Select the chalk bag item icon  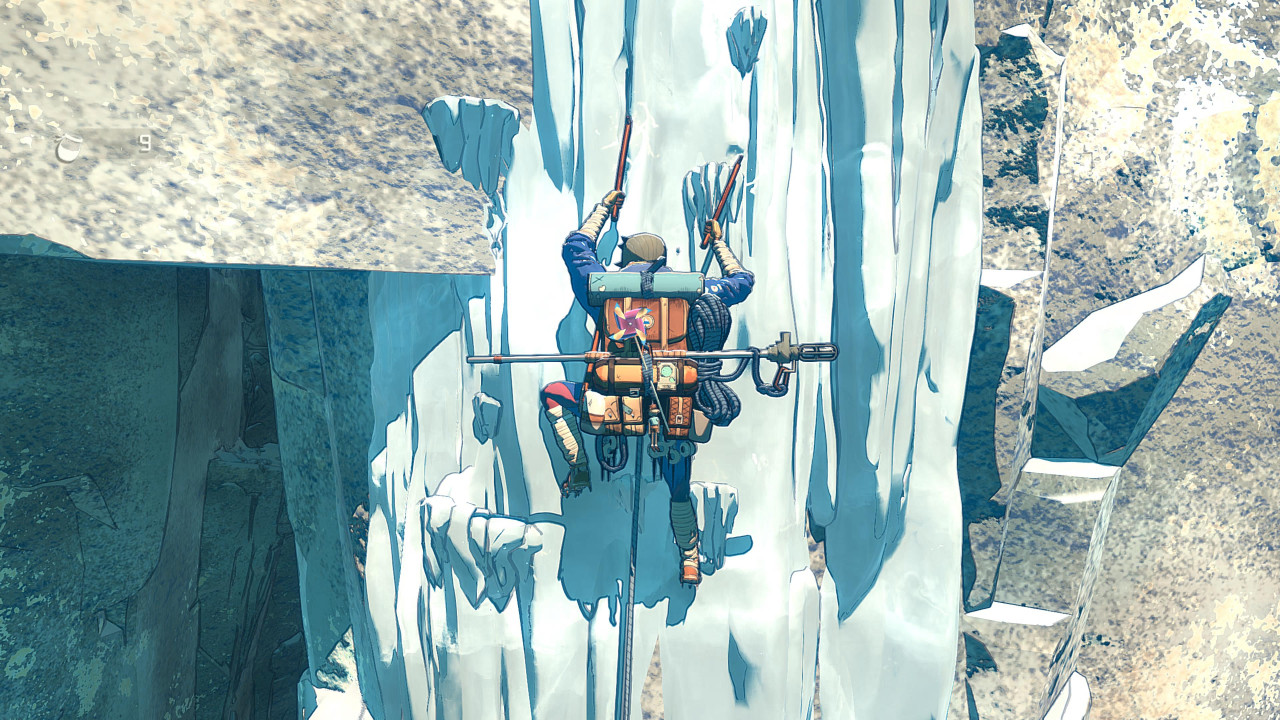tap(69, 148)
